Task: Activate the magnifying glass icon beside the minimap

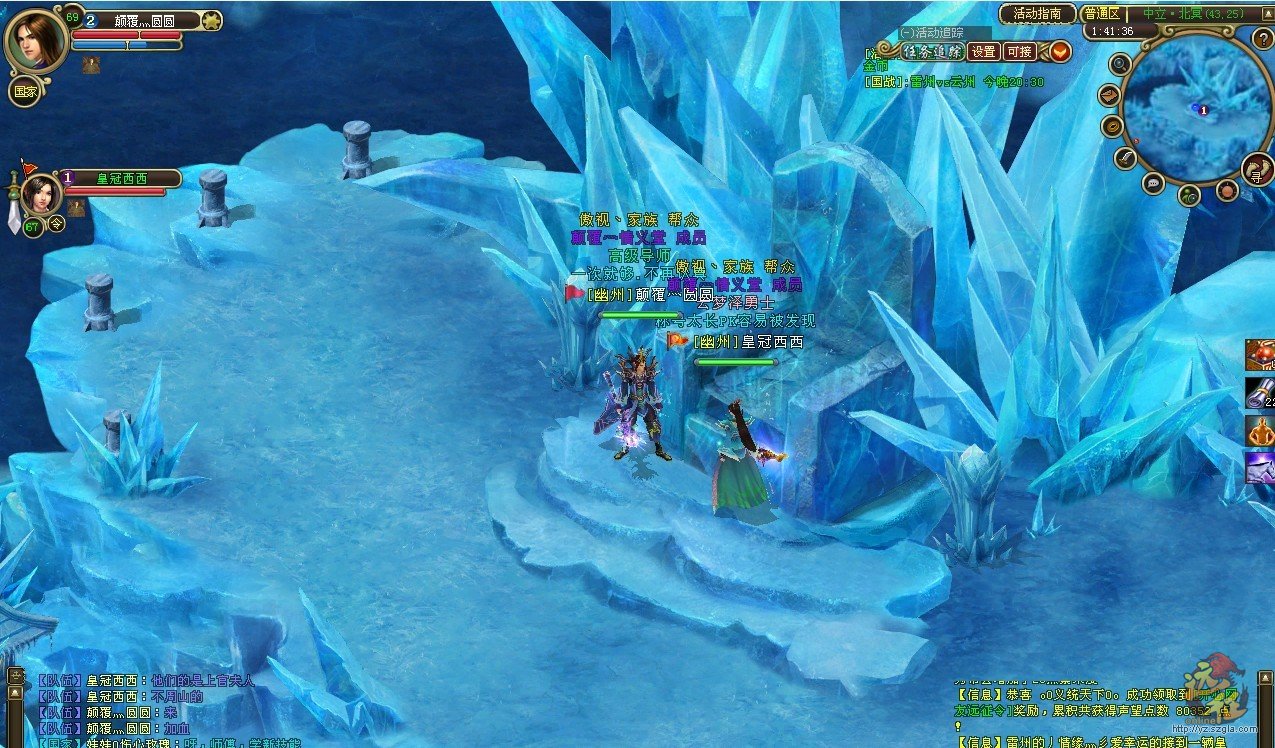Action: coord(1121,65)
